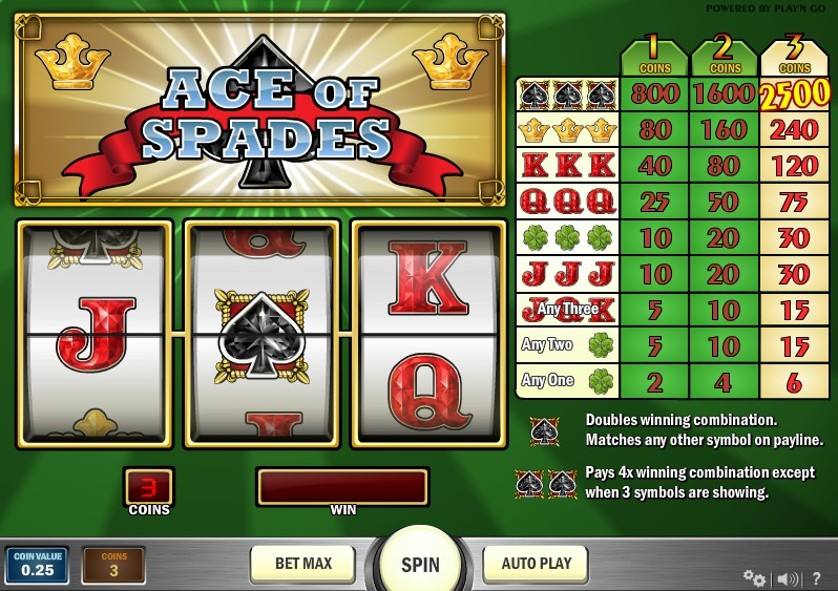Viewport: 838px width, 591px height.
Task: Open the gear settings menu
Action: (x=754, y=578)
